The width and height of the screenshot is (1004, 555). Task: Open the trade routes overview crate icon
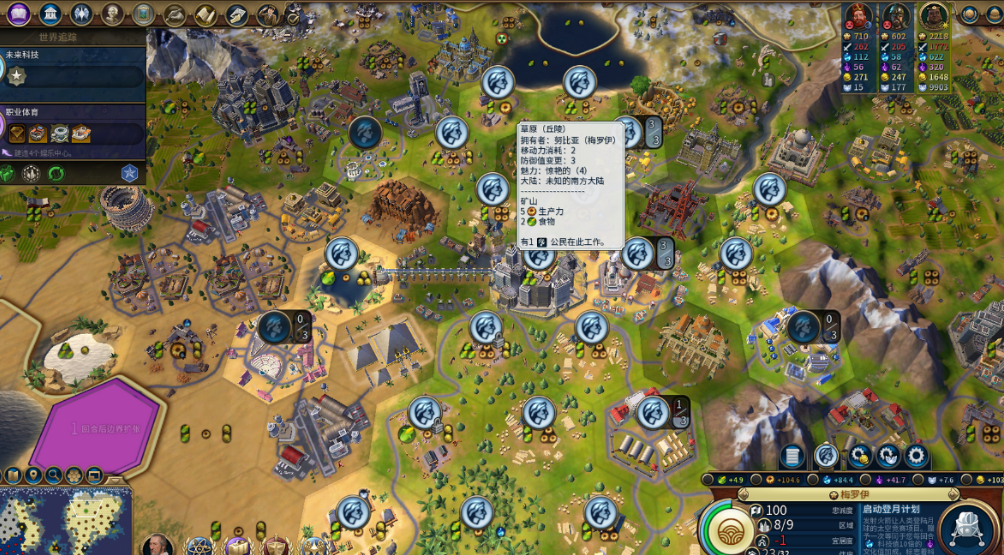point(237,14)
